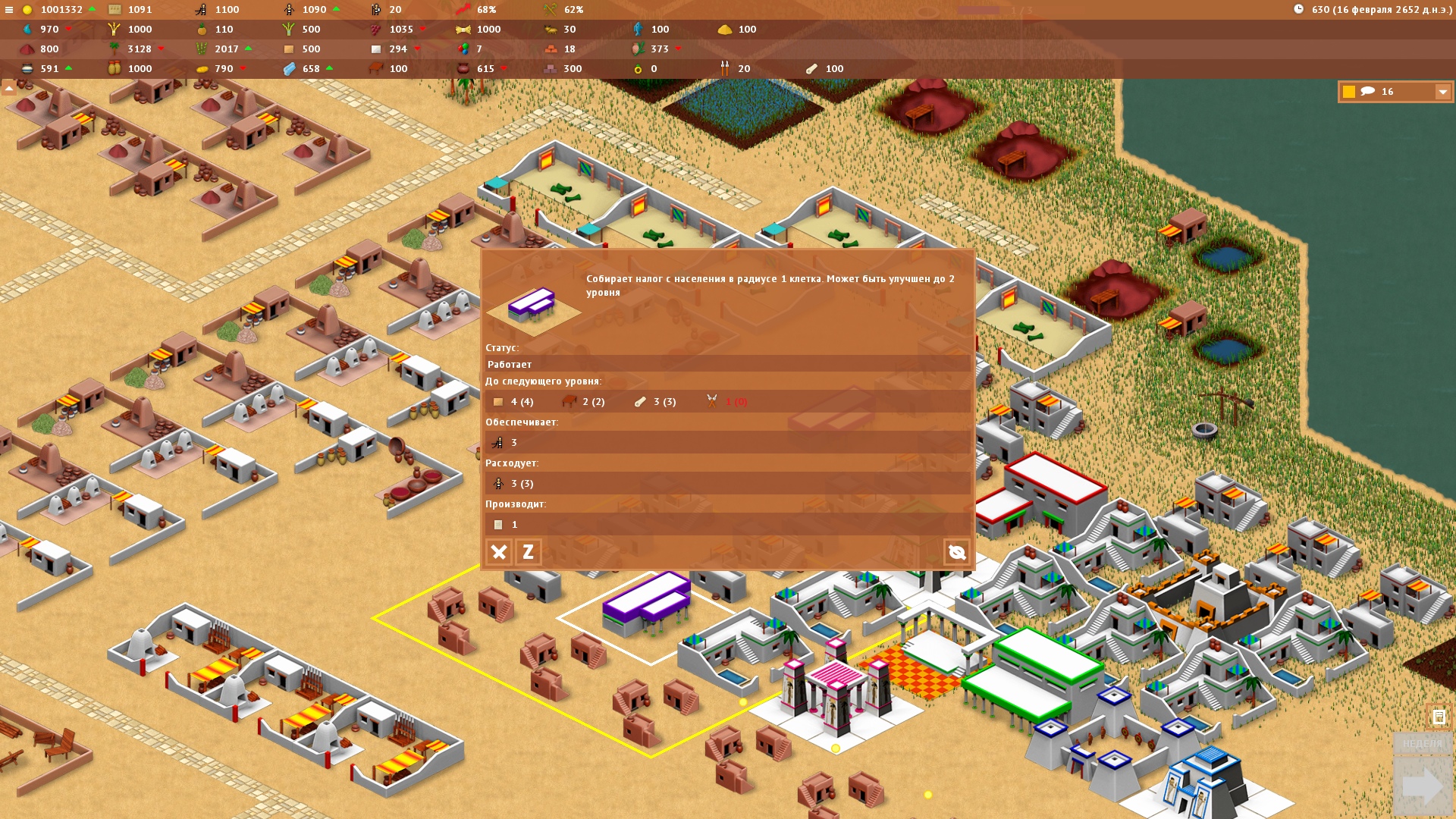This screenshot has width=1456, height=819.
Task: Open the document log icon button
Action: [1439, 717]
